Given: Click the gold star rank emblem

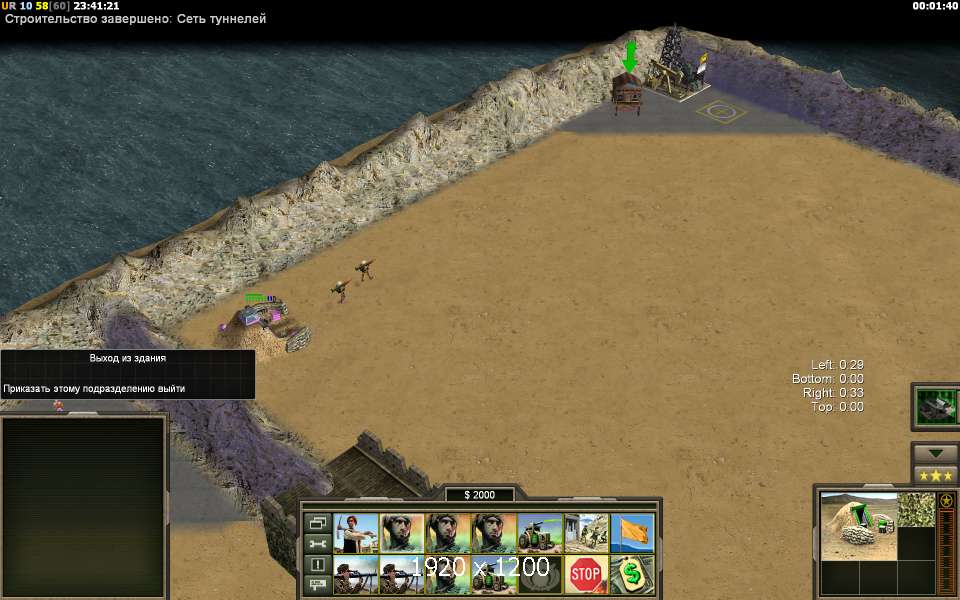Looking at the screenshot, I should pyautogui.click(x=946, y=500).
